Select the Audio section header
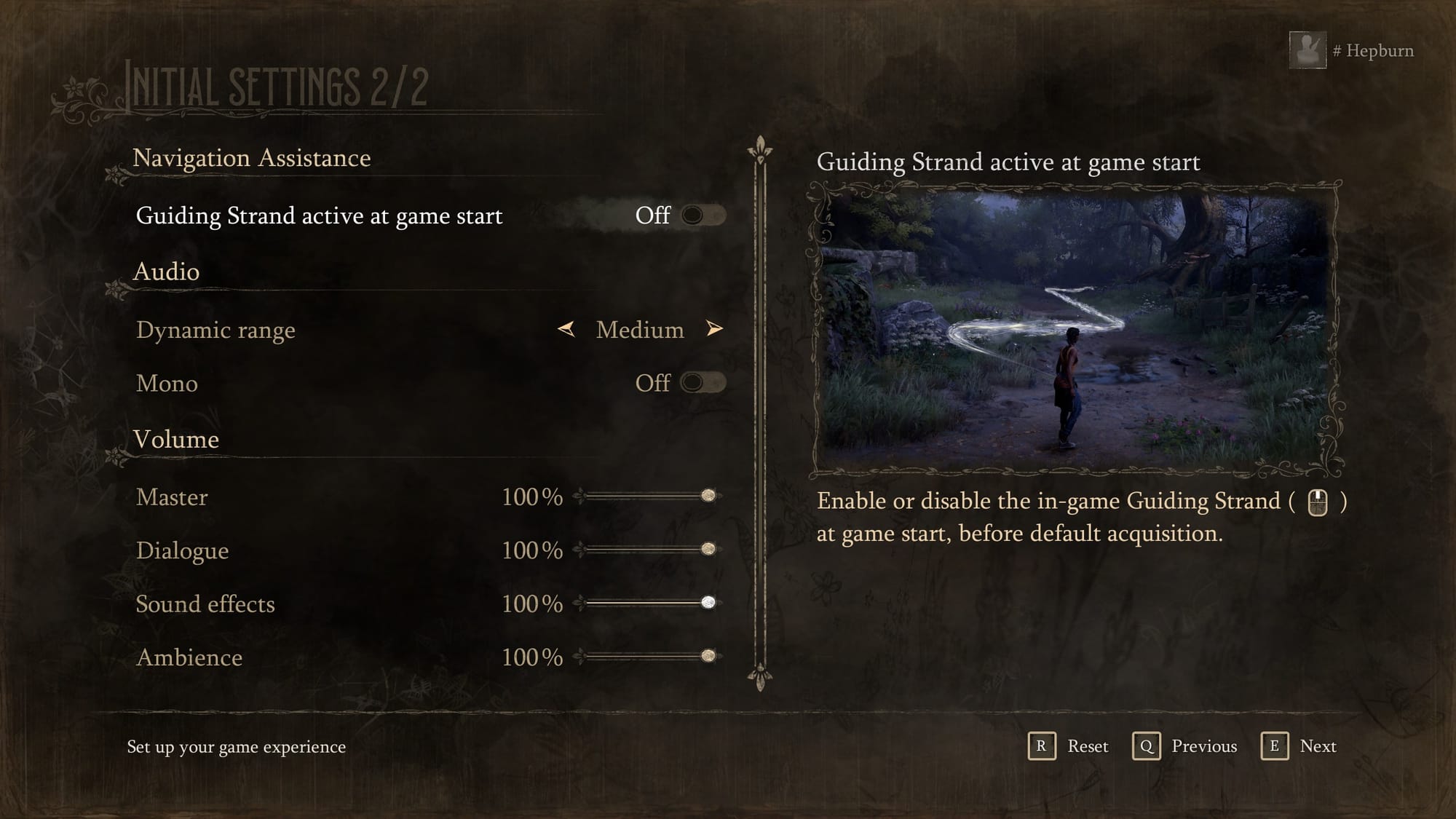This screenshot has height=819, width=1456. pos(165,272)
